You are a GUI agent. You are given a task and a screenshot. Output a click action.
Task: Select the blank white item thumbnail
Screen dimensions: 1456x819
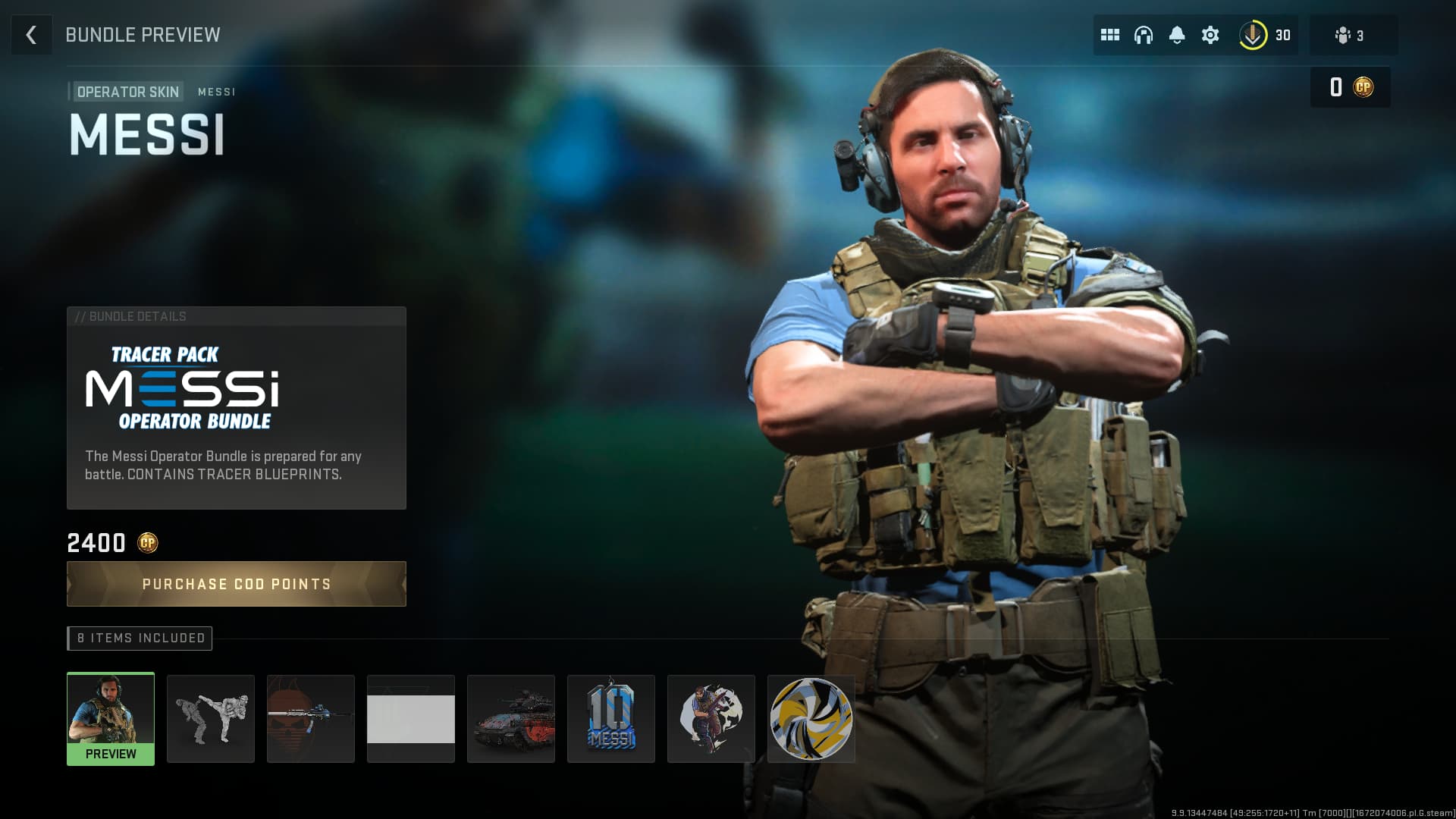[411, 718]
